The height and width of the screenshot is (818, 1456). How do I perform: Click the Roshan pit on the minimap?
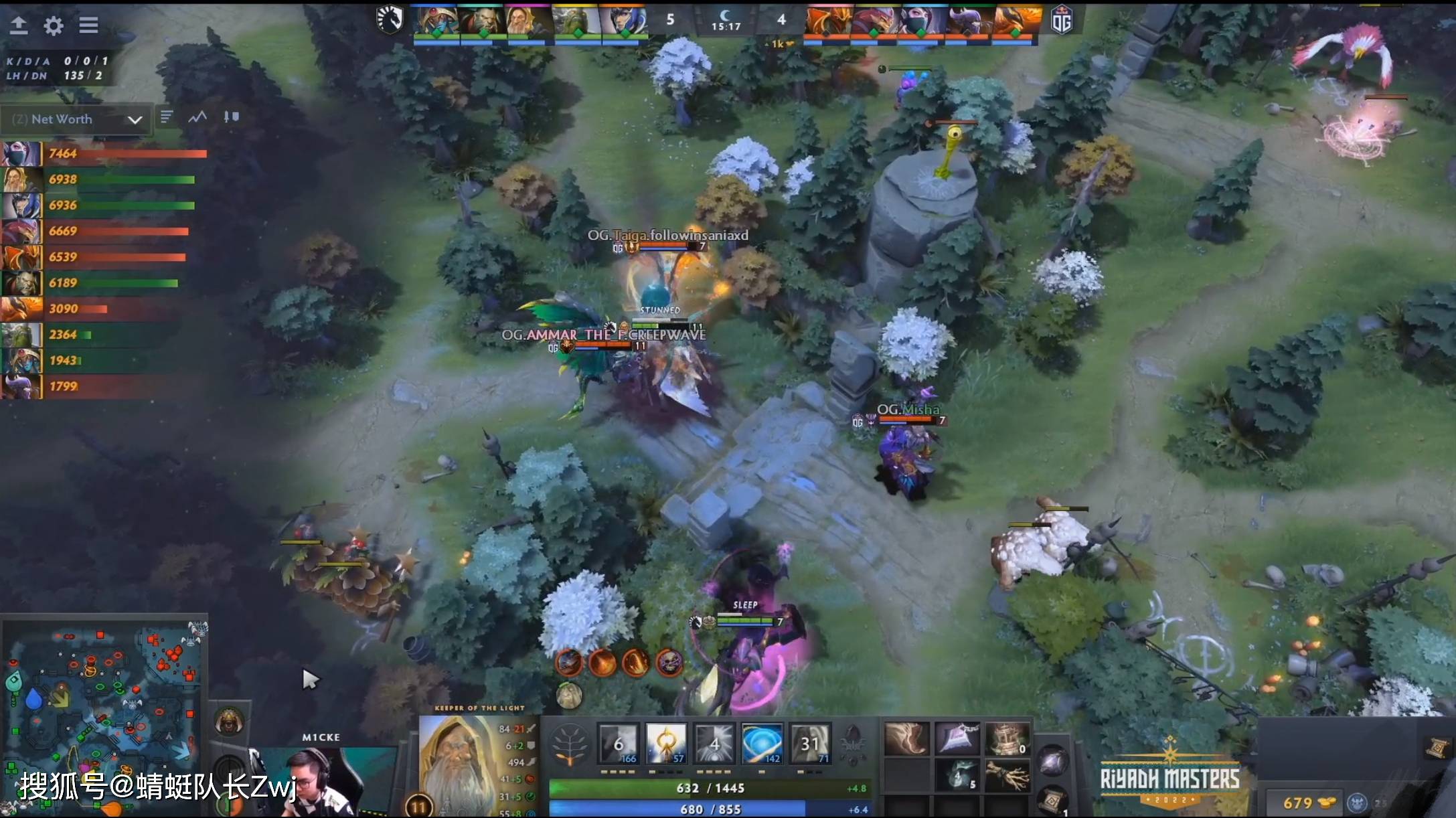133,704
